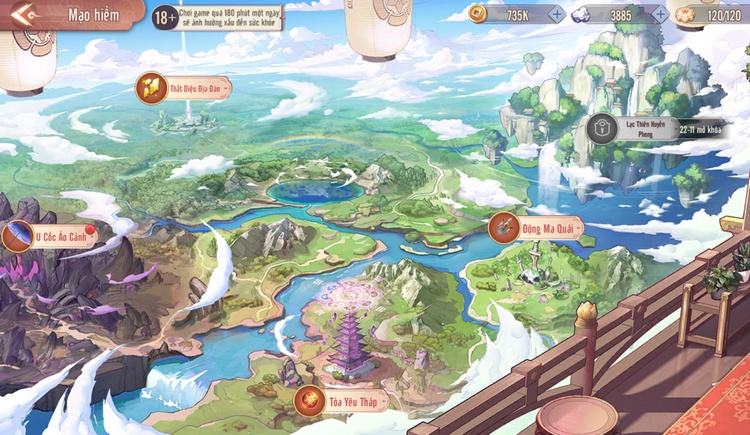Open the Thất Diệu Địa Đàn location

coord(183,88)
